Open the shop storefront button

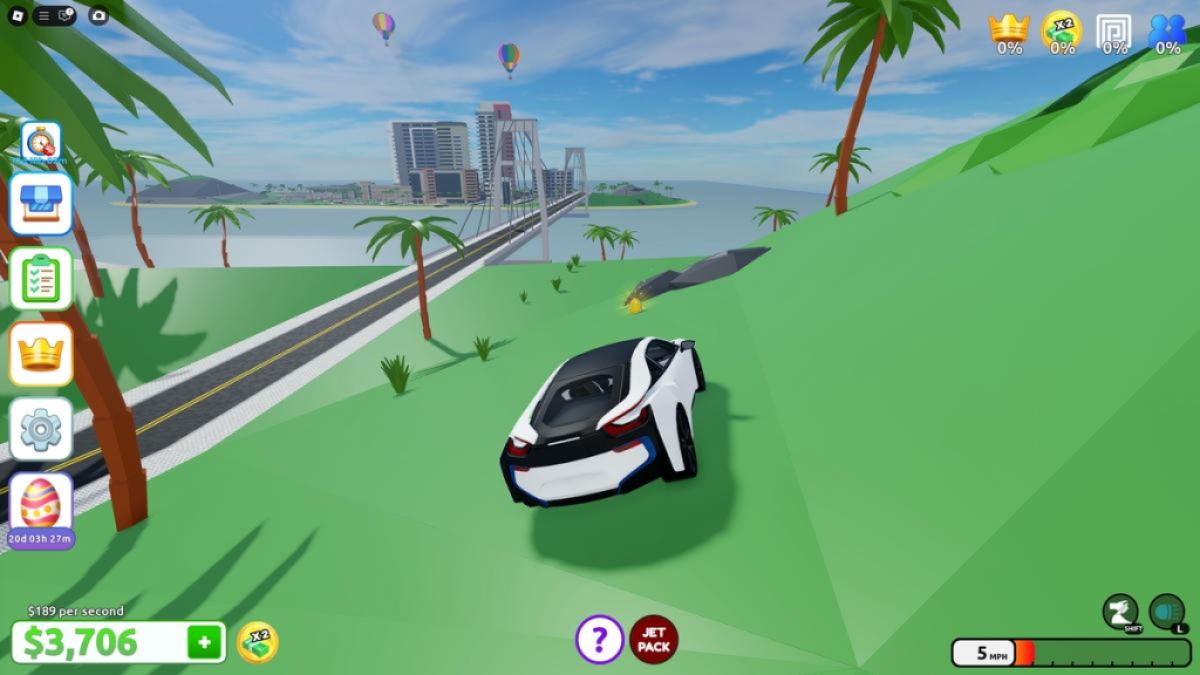point(40,203)
